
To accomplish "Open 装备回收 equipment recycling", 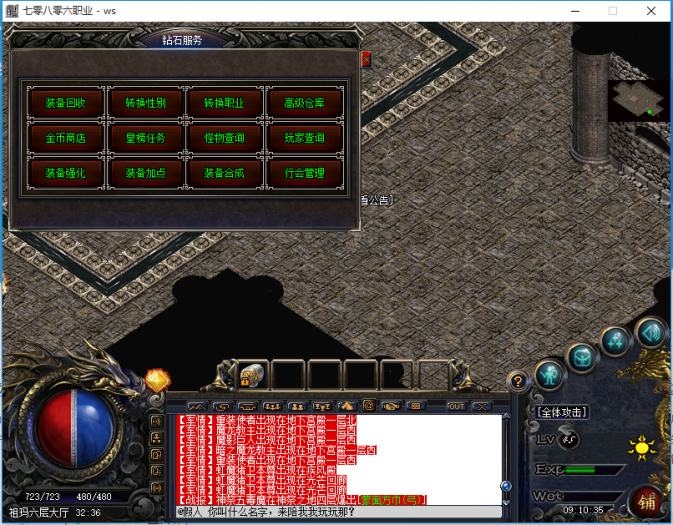I will (65, 103).
